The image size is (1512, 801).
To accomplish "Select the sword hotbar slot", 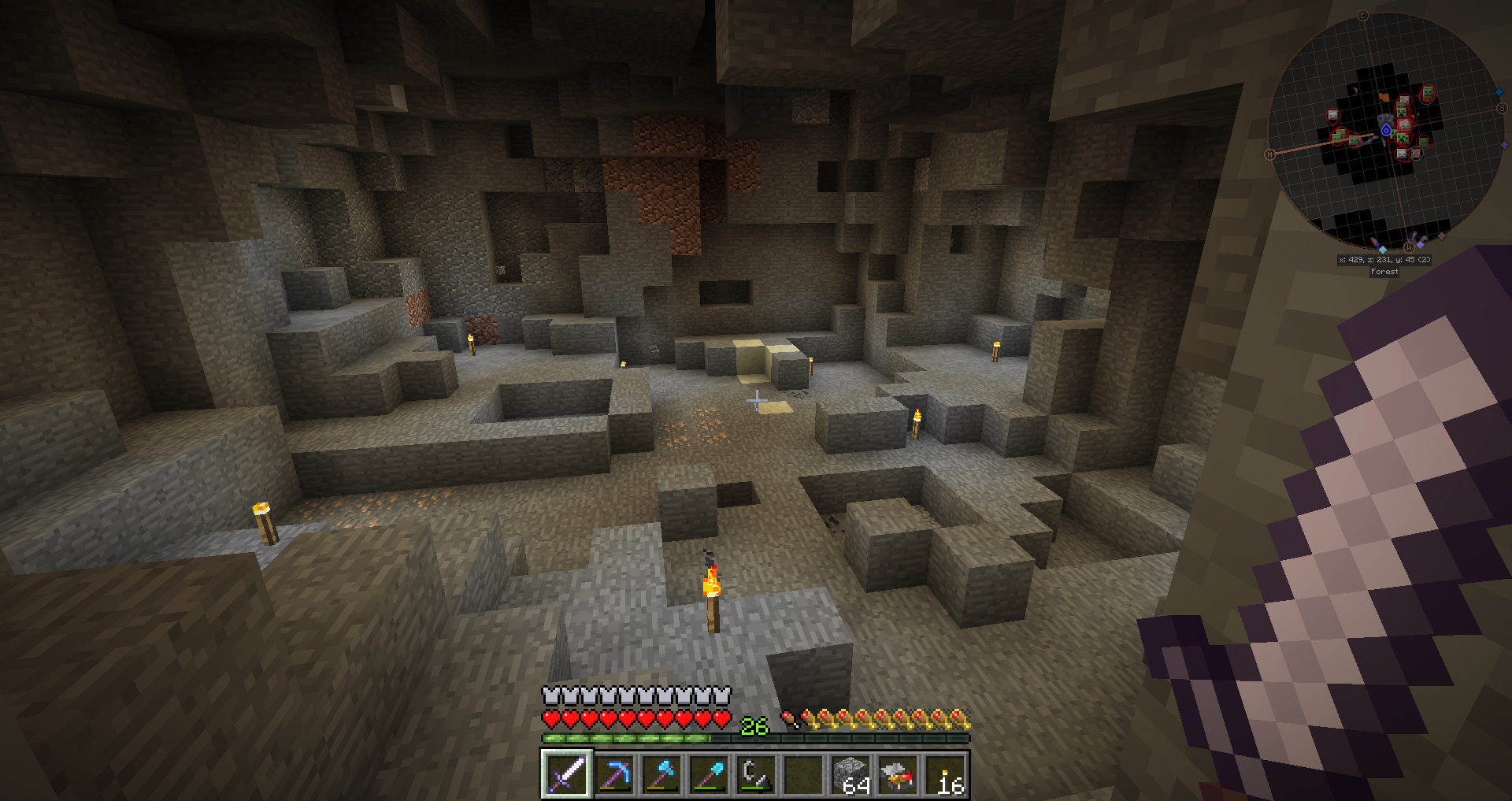I will (x=566, y=774).
